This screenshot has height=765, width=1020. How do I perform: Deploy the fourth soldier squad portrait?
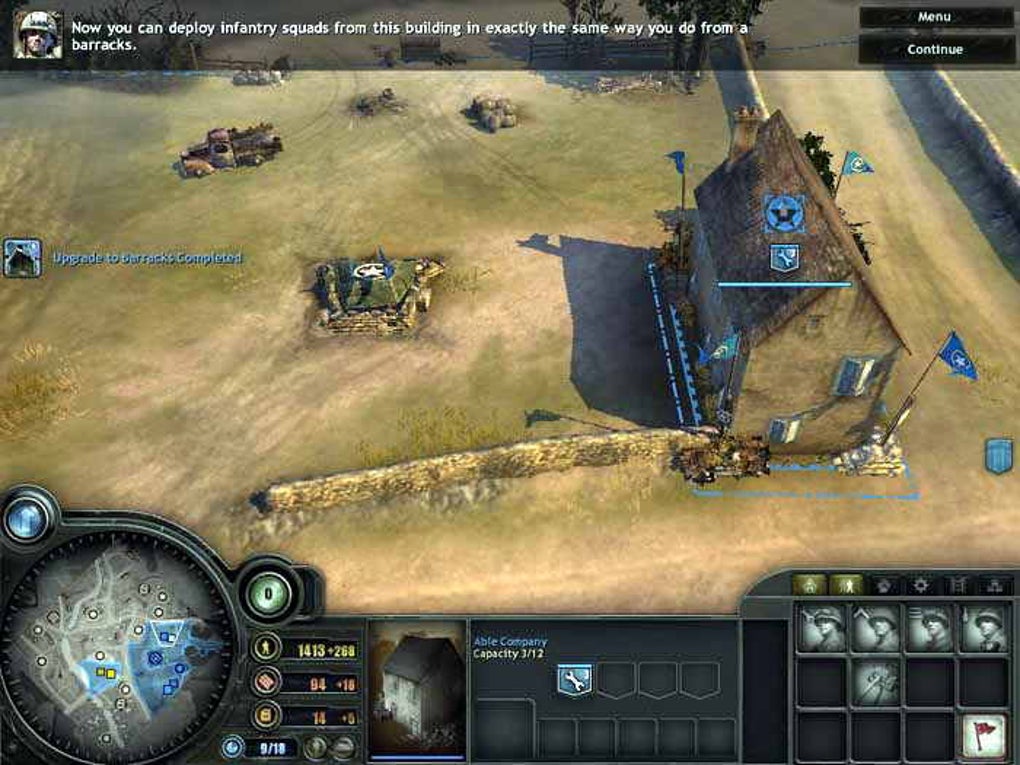(x=984, y=628)
